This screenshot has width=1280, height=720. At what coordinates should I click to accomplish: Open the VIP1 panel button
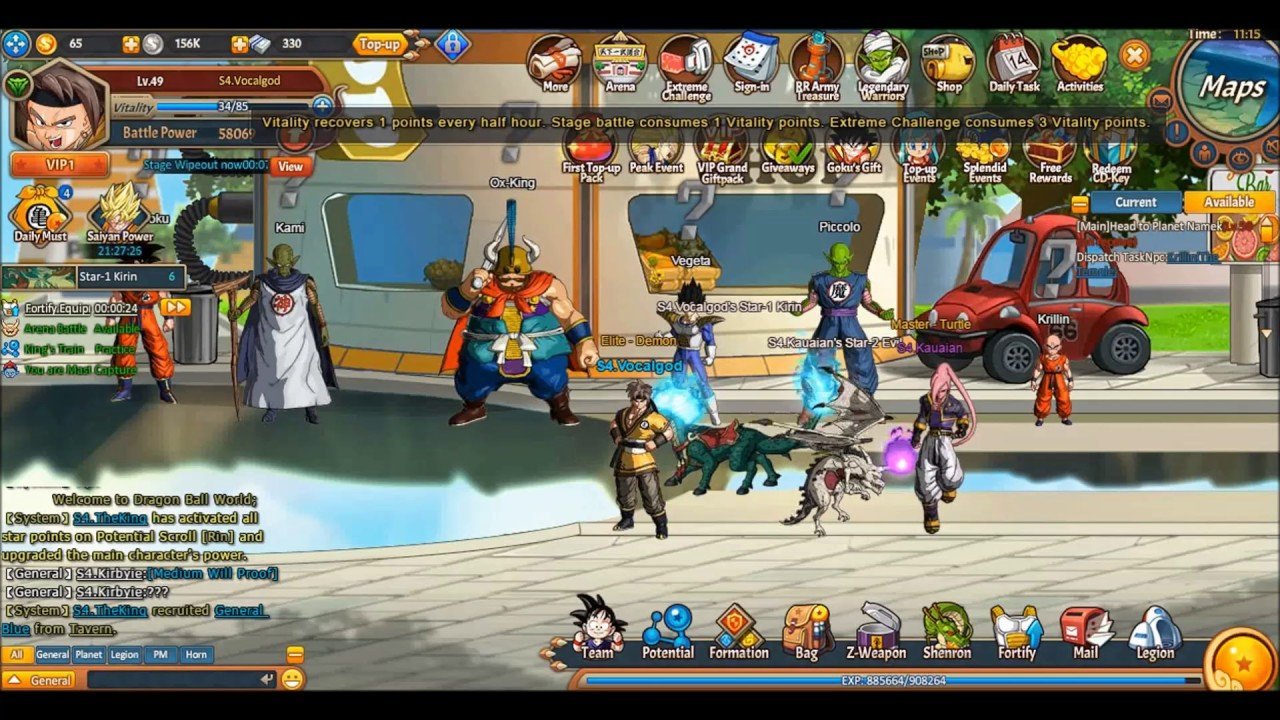(59, 164)
